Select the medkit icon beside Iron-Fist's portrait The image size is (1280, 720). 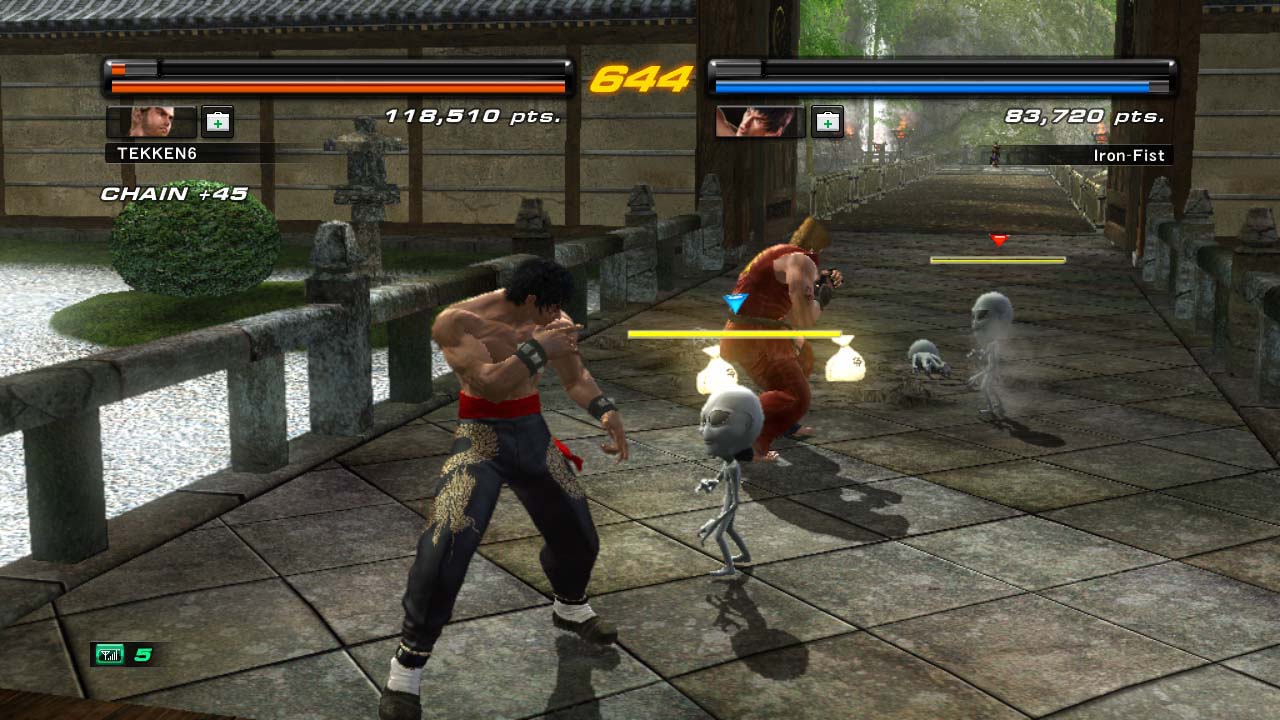coord(827,121)
